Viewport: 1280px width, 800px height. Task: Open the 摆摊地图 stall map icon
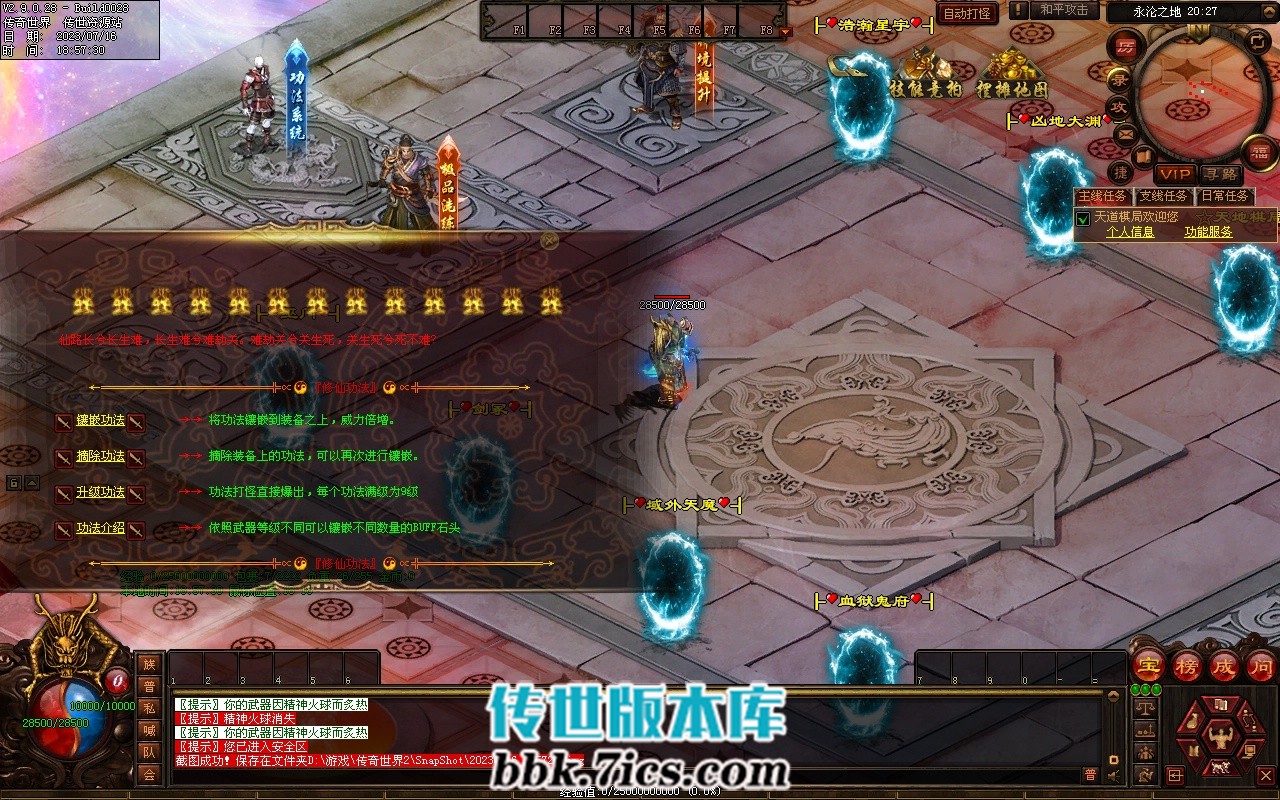1011,75
